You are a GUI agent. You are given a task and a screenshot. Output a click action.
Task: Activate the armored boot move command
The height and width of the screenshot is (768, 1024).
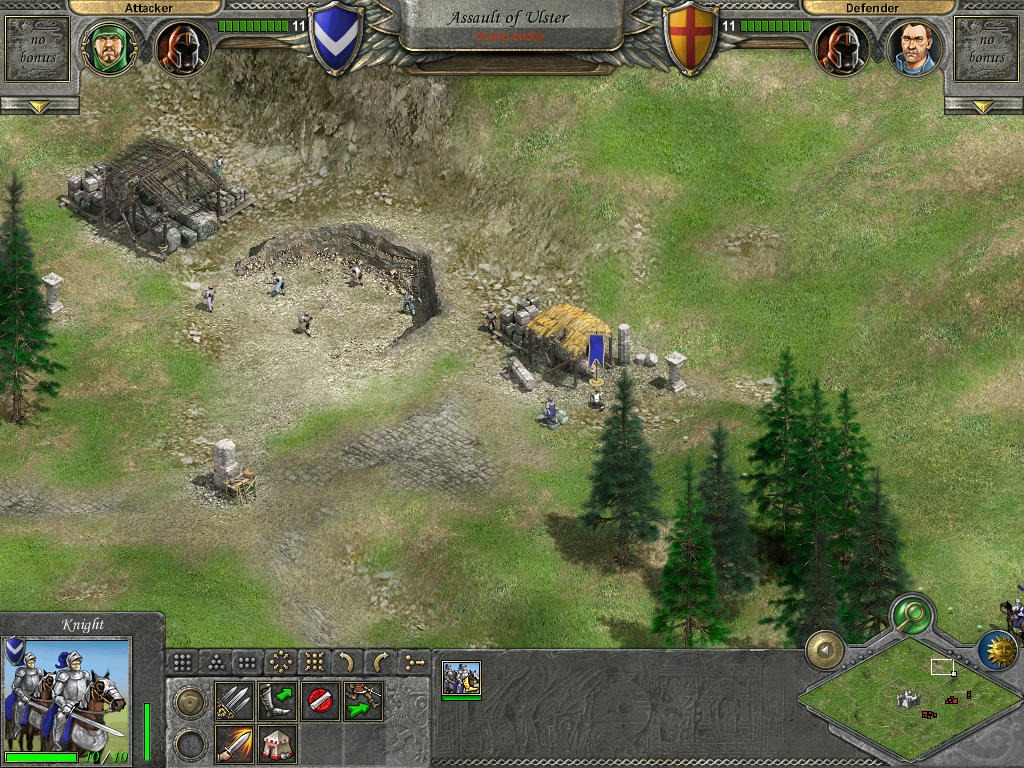(277, 701)
